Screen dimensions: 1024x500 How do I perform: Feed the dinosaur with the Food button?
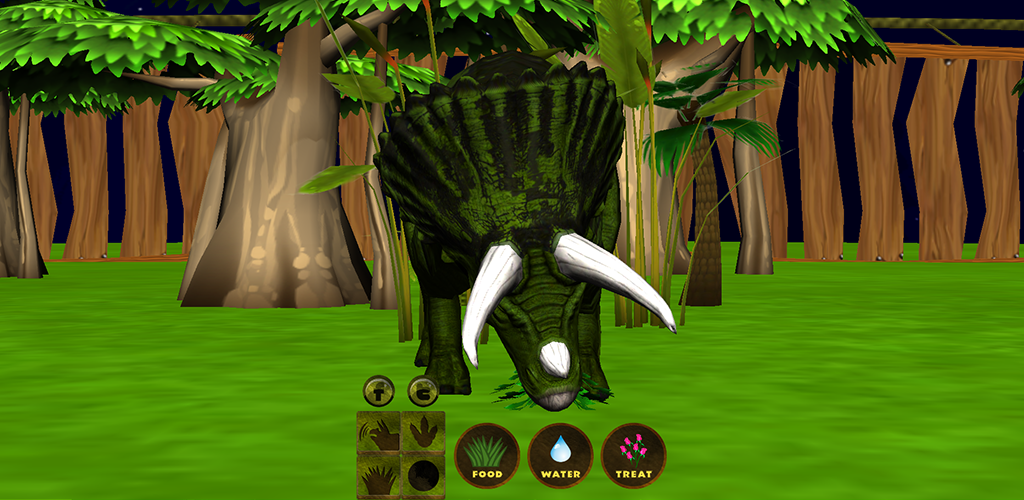[x=487, y=456]
